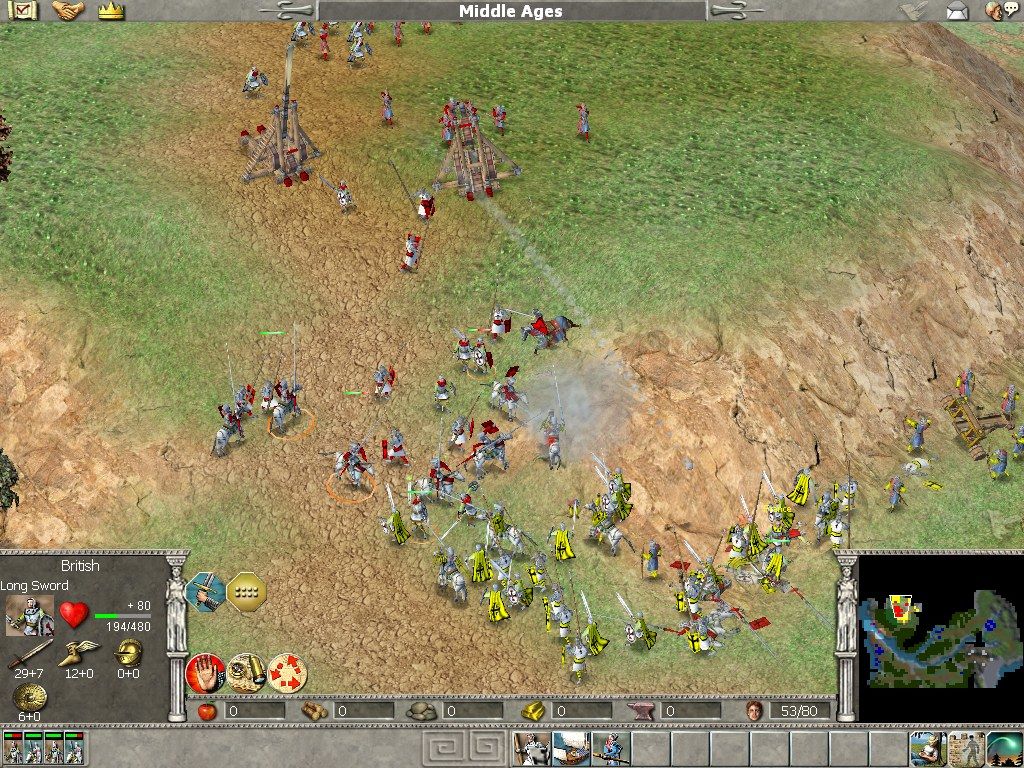Viewport: 1024px width, 768px height.
Task: Click the idle citizen resting icon
Action: [926, 748]
